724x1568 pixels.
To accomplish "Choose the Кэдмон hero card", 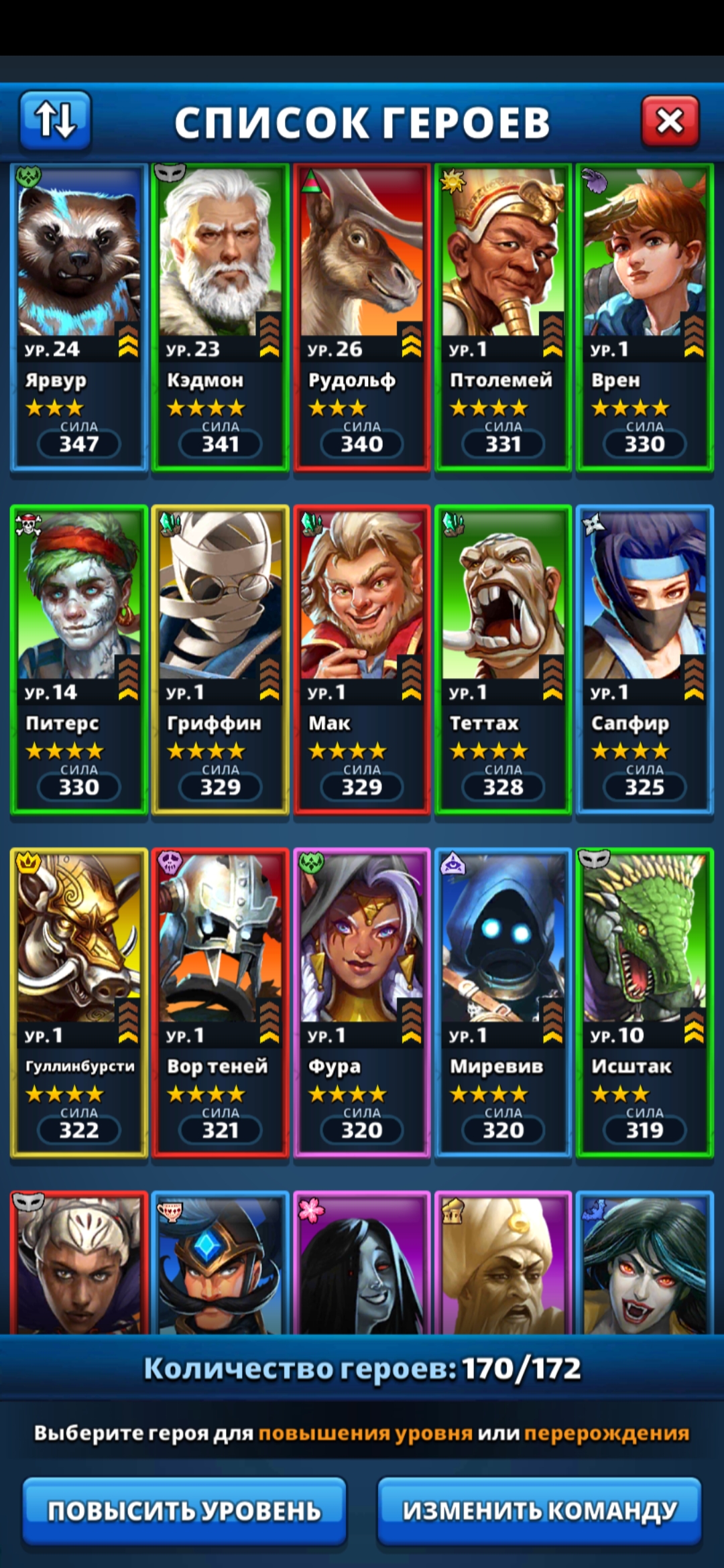I will coord(221,317).
